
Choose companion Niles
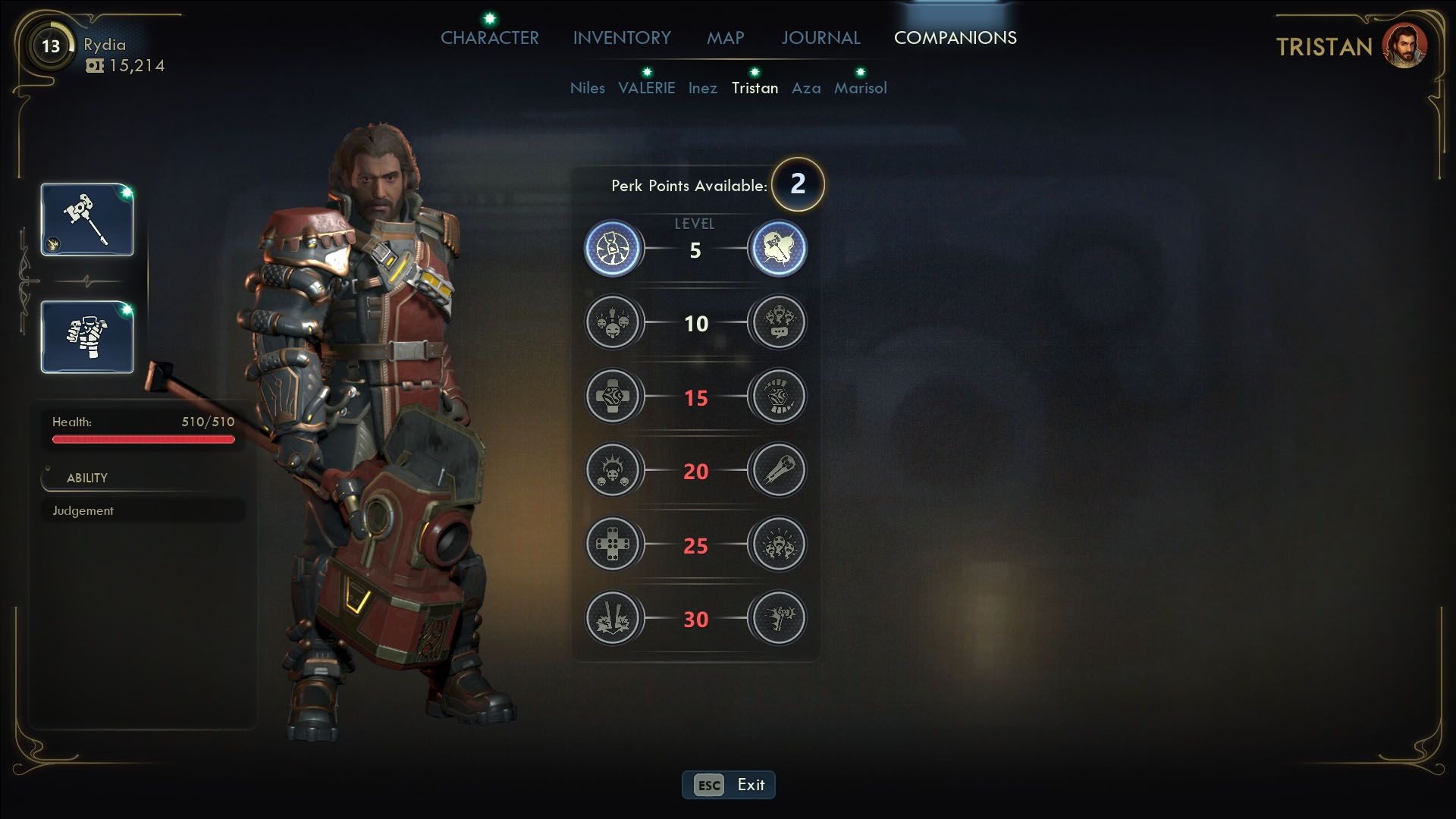click(x=587, y=88)
